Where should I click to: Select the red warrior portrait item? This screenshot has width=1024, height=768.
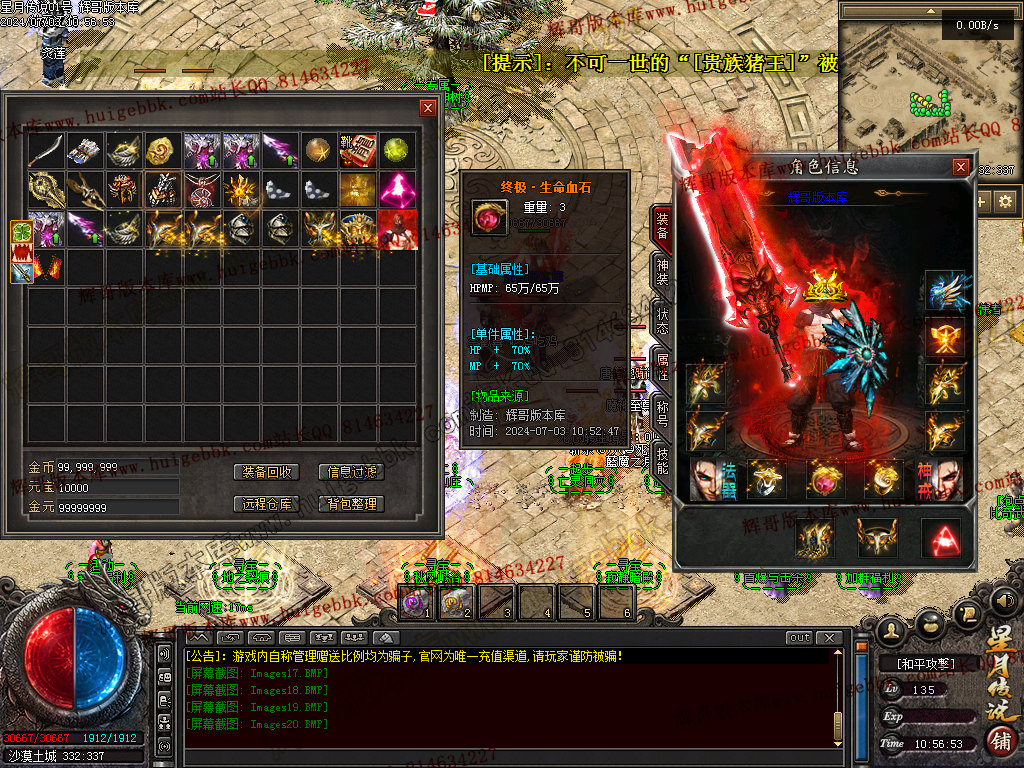coord(398,229)
